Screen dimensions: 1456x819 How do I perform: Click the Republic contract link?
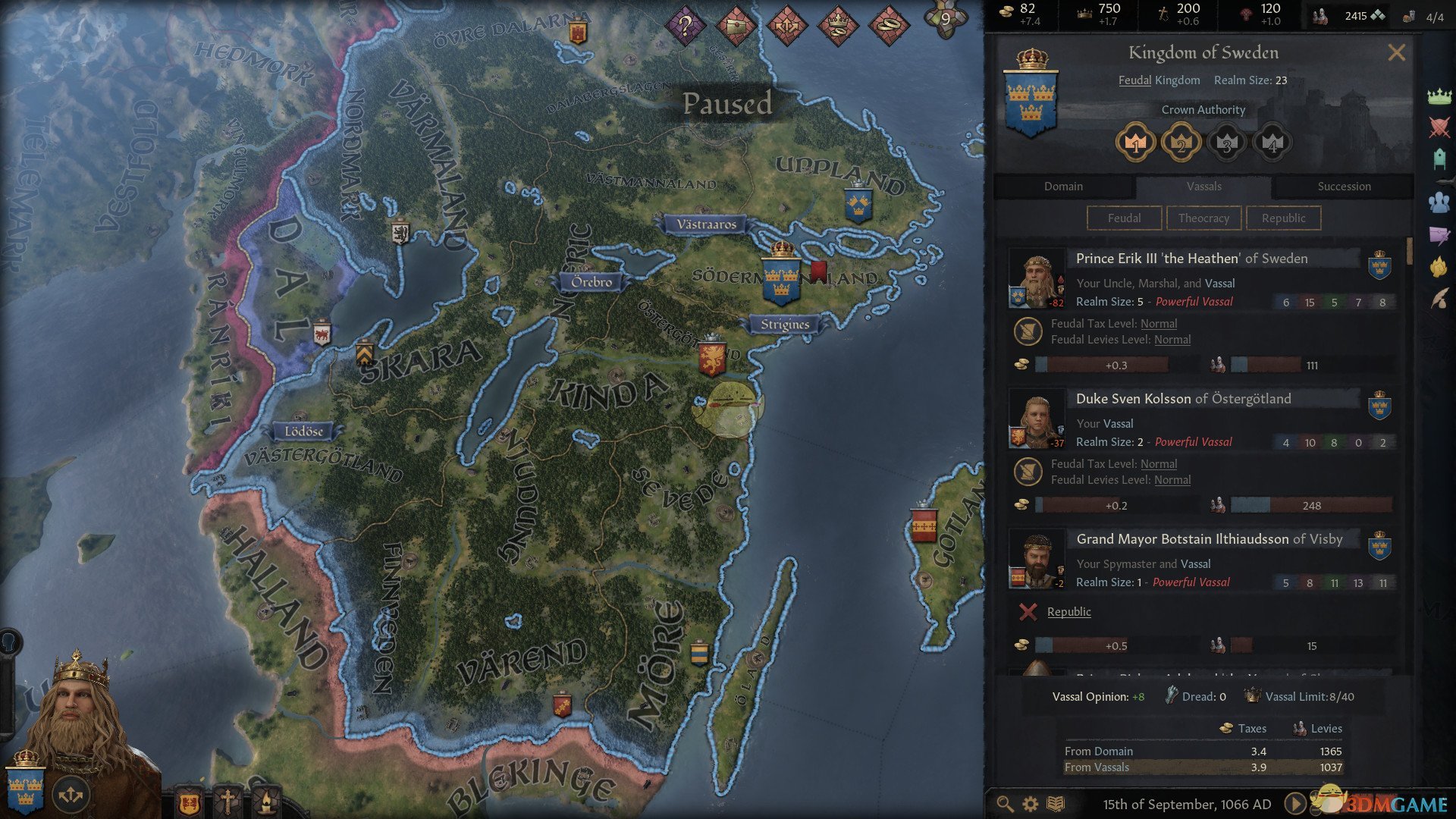(x=1068, y=612)
